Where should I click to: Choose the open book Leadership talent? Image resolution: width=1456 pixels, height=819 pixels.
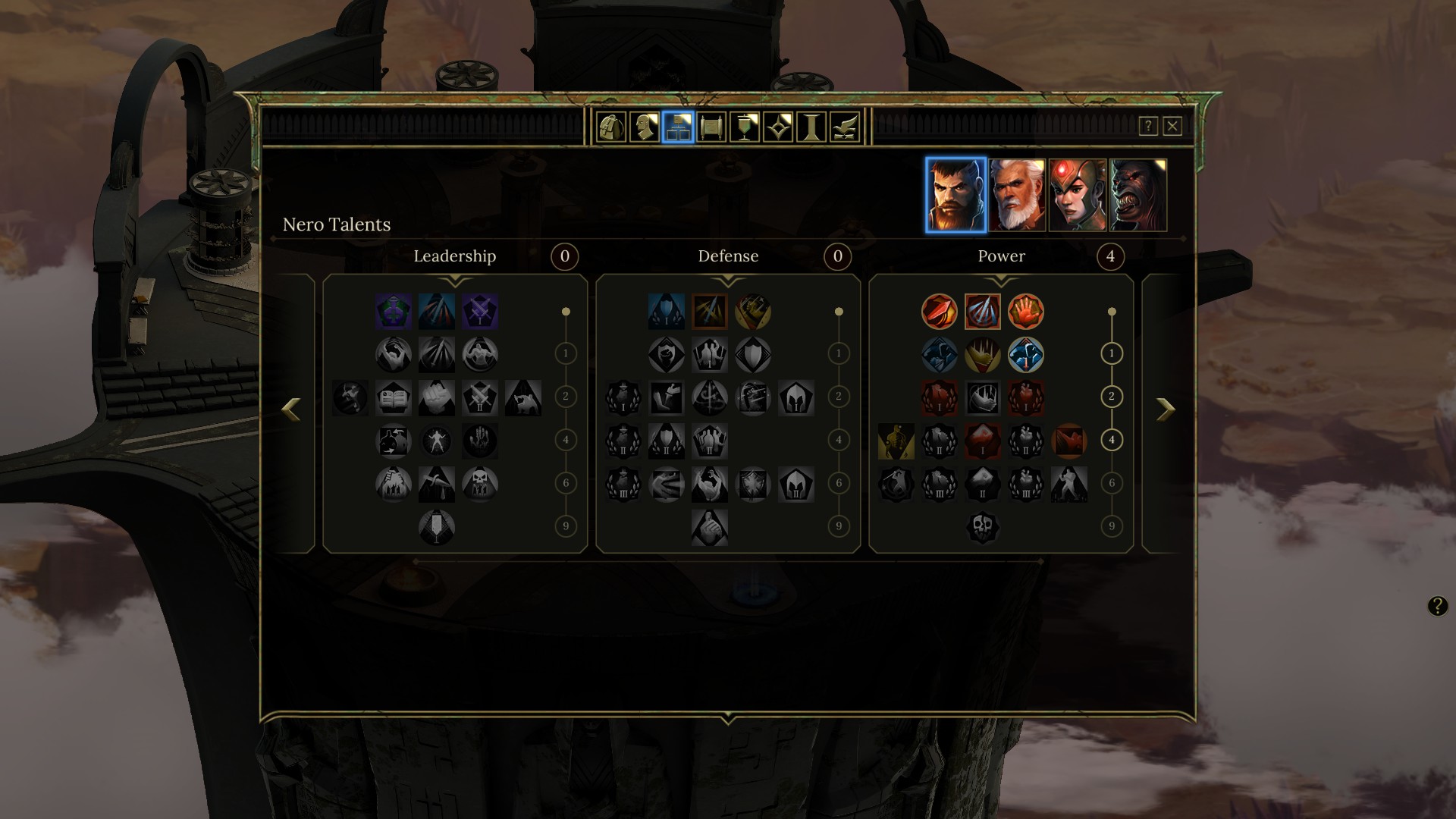tap(394, 398)
